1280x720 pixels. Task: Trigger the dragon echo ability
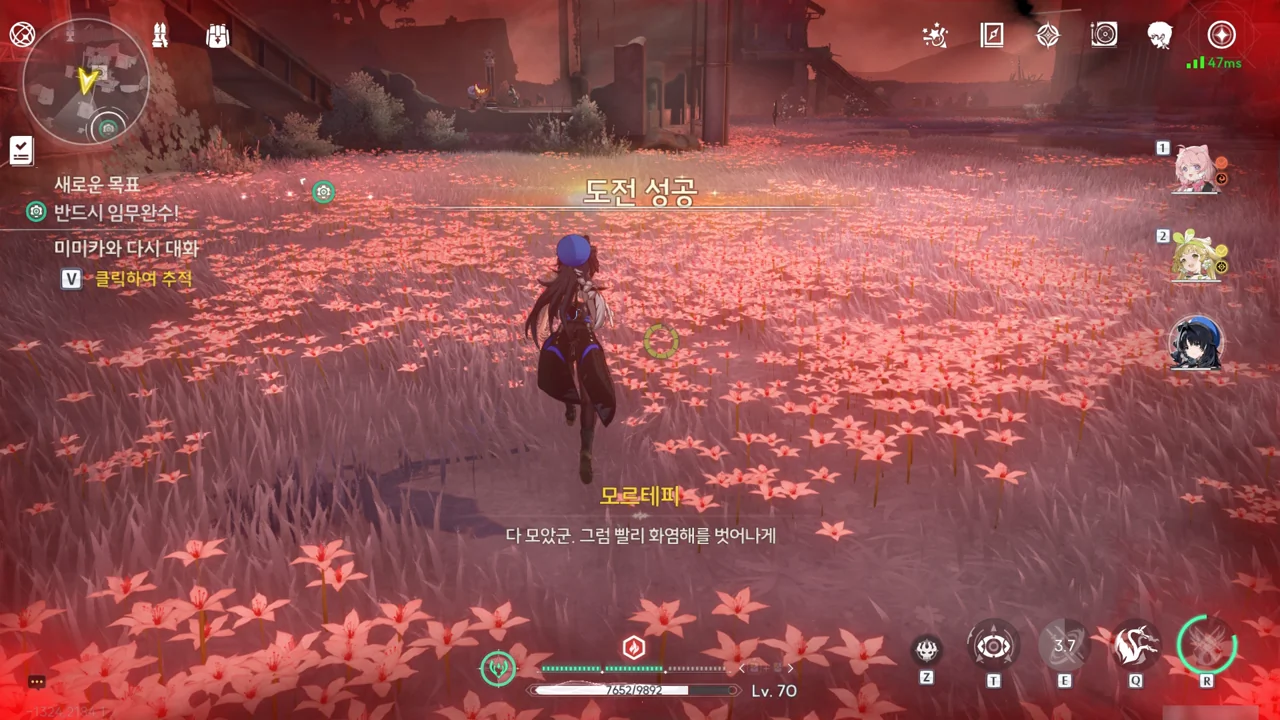click(1136, 646)
